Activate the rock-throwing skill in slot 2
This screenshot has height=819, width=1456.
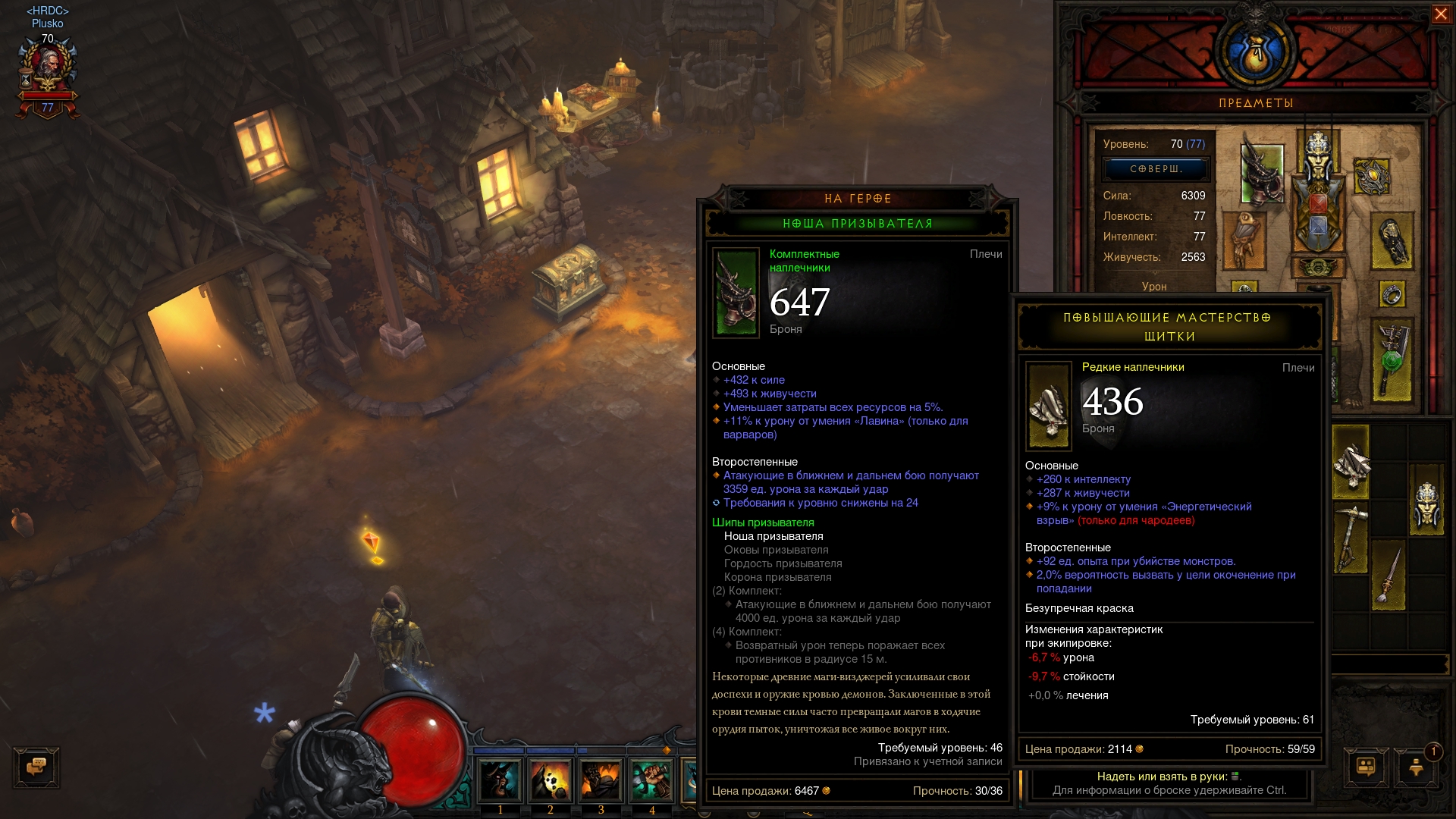tap(551, 780)
